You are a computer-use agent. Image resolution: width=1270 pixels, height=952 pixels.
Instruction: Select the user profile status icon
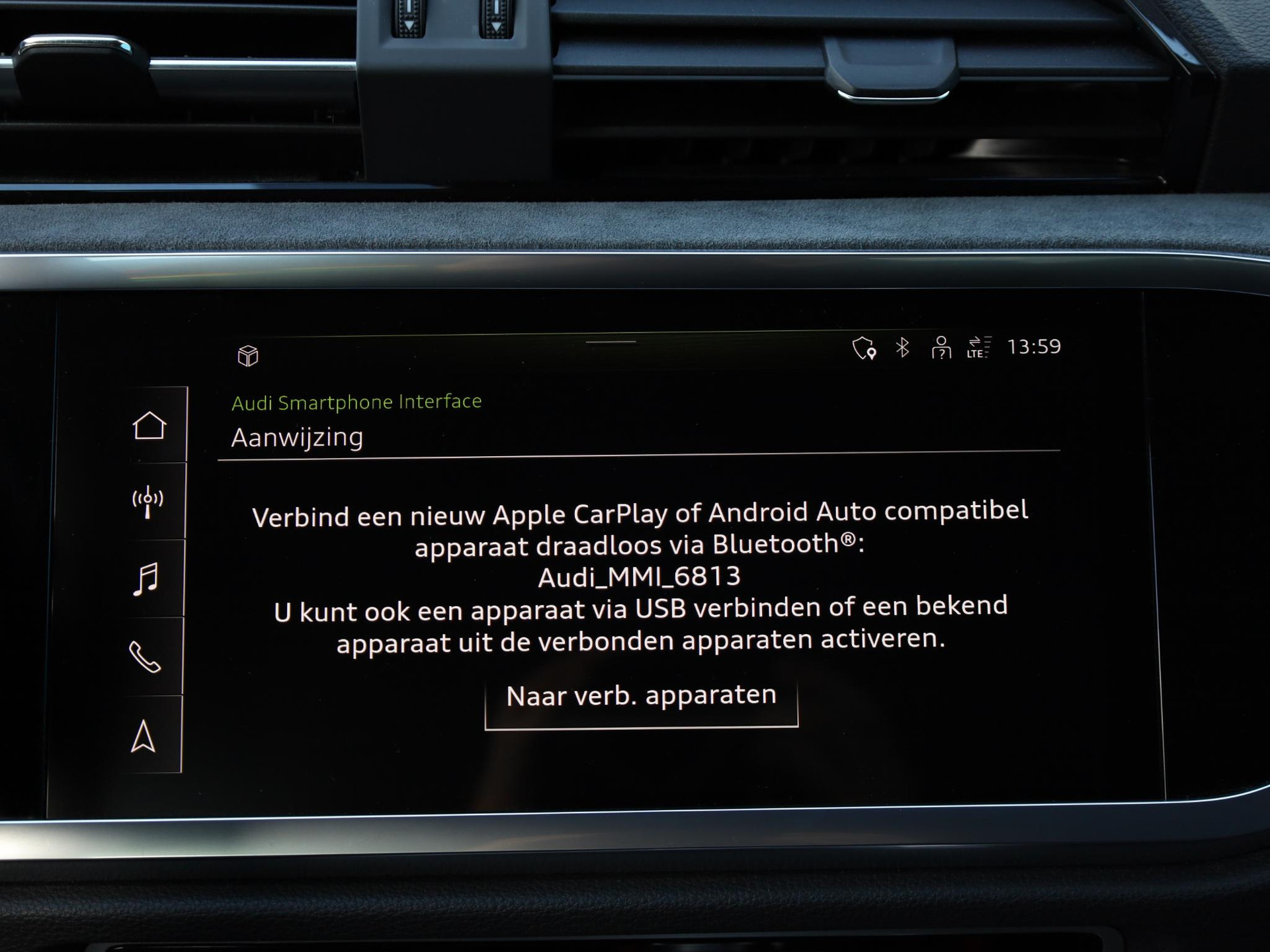[x=941, y=348]
